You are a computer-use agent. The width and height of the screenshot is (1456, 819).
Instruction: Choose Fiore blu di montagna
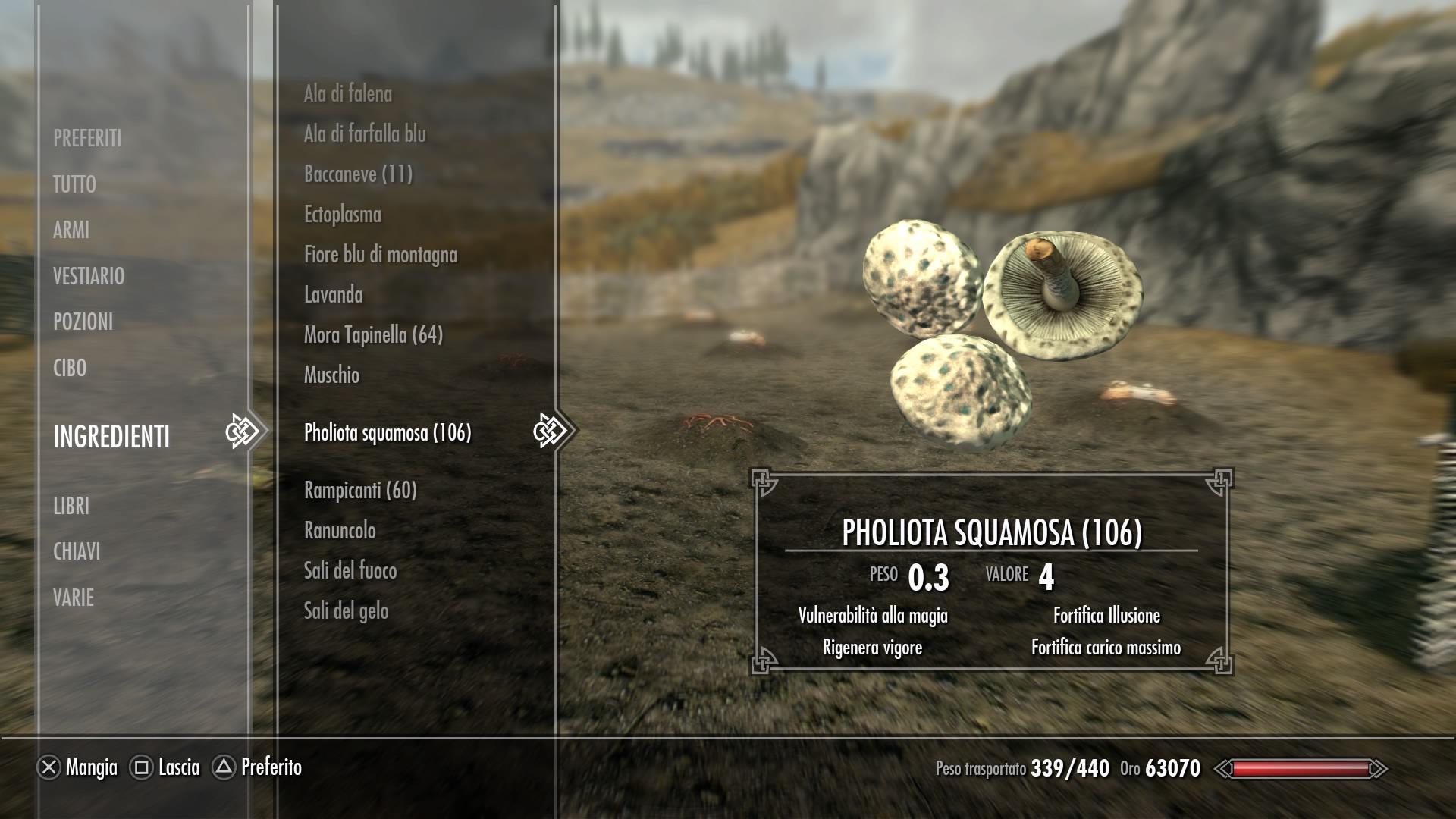[x=381, y=255]
